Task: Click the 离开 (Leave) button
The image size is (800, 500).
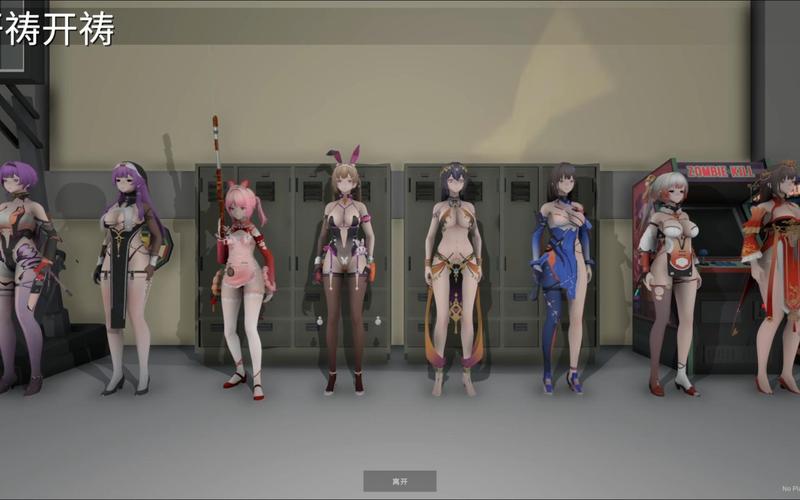Action: 399,481
